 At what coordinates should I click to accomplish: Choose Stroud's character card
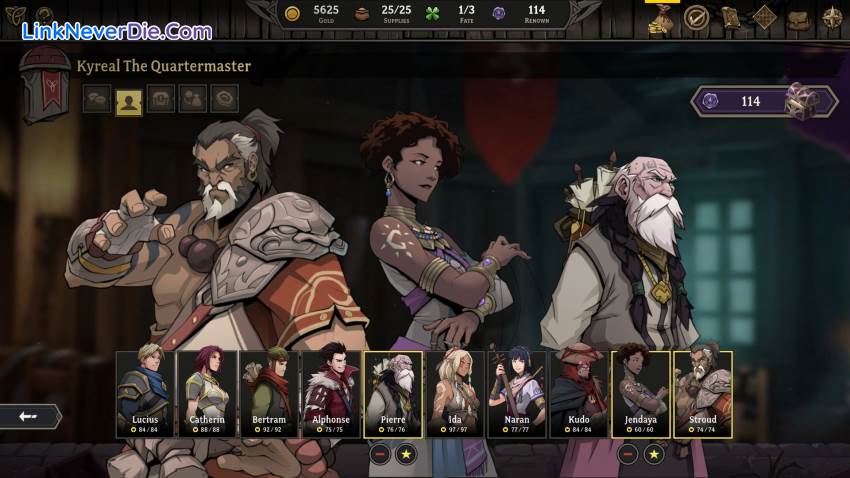(703, 394)
